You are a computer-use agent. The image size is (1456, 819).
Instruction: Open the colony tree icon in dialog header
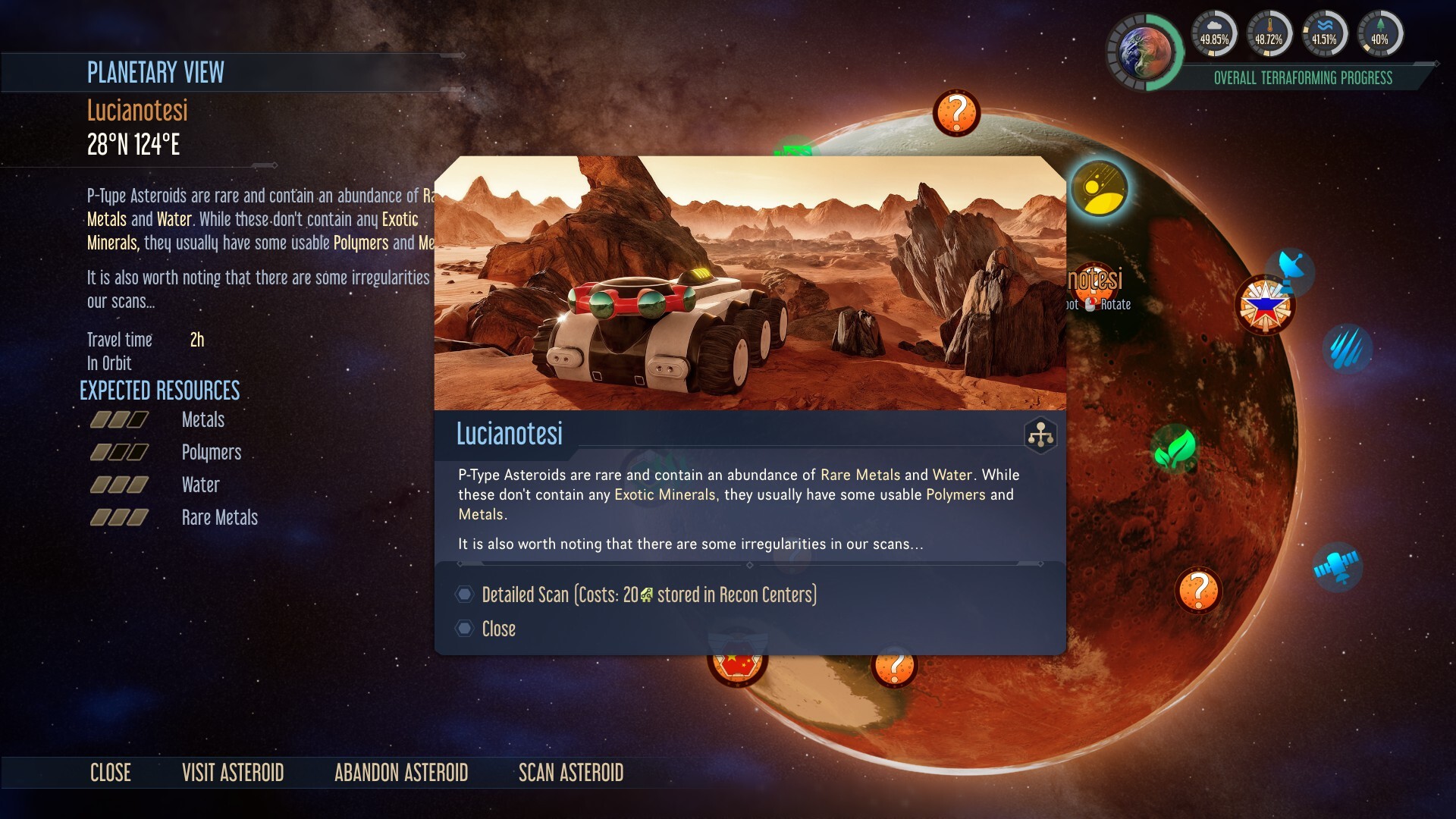[1040, 435]
